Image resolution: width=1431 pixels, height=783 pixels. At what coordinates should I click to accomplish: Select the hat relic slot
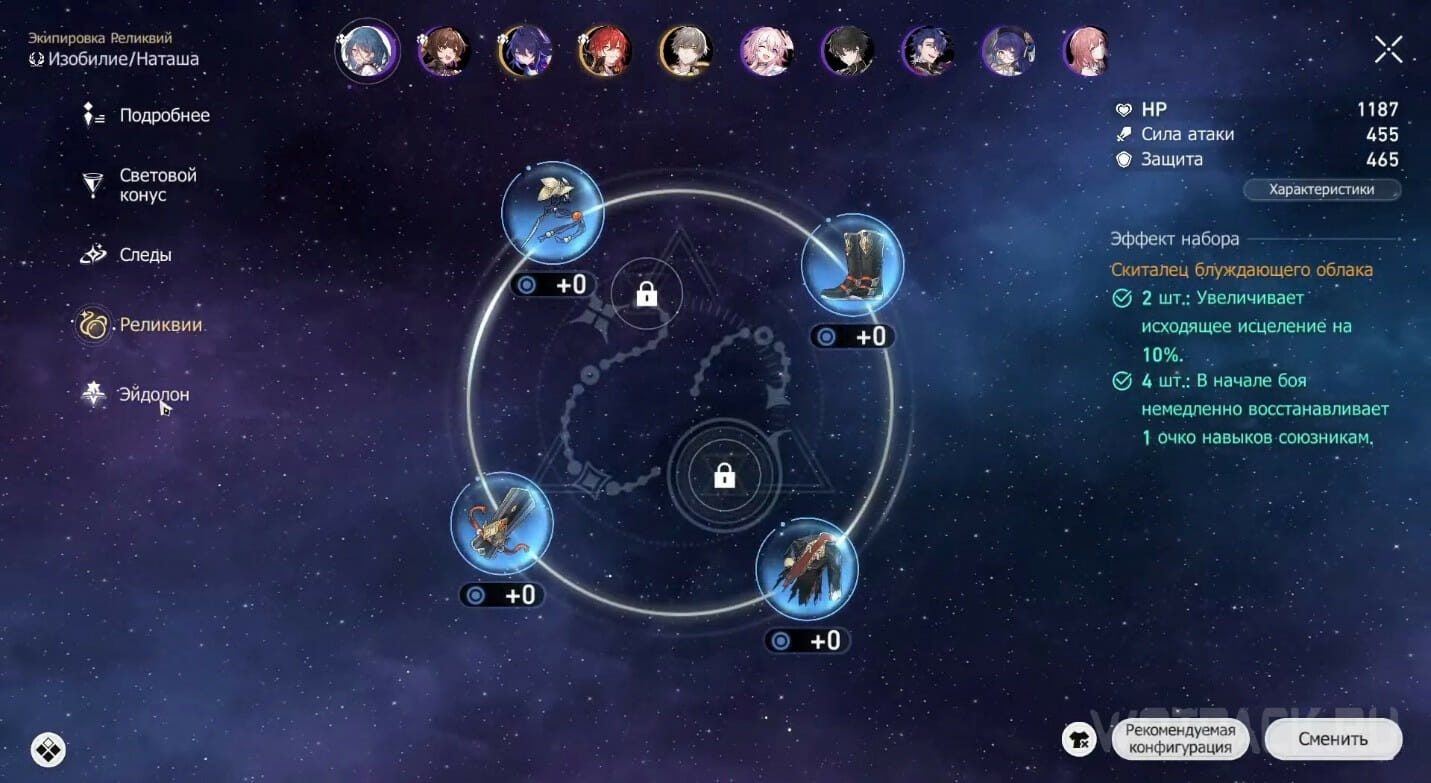552,212
